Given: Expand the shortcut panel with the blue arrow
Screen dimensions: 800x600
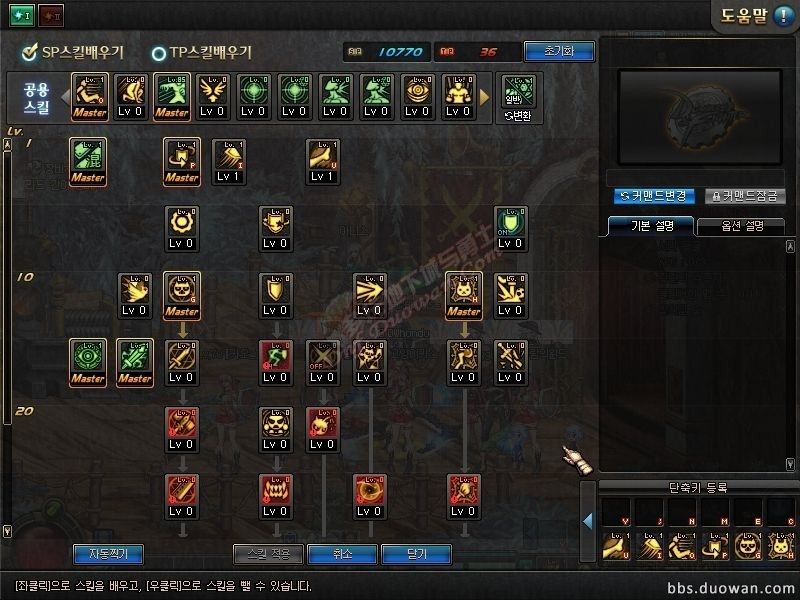Looking at the screenshot, I should [588, 520].
